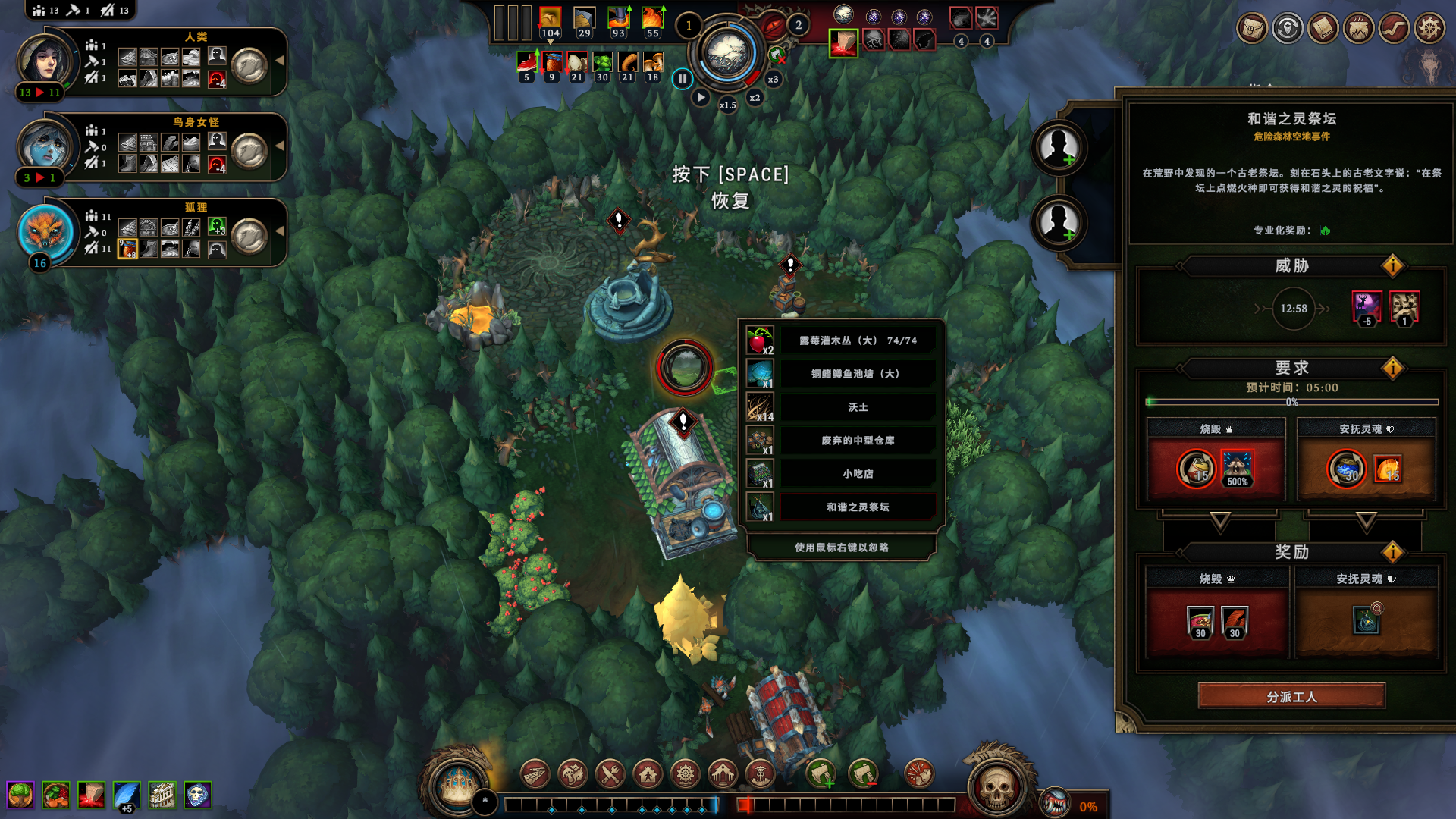
Task: Open the recipes cauldron panel
Action: pos(1358,29)
